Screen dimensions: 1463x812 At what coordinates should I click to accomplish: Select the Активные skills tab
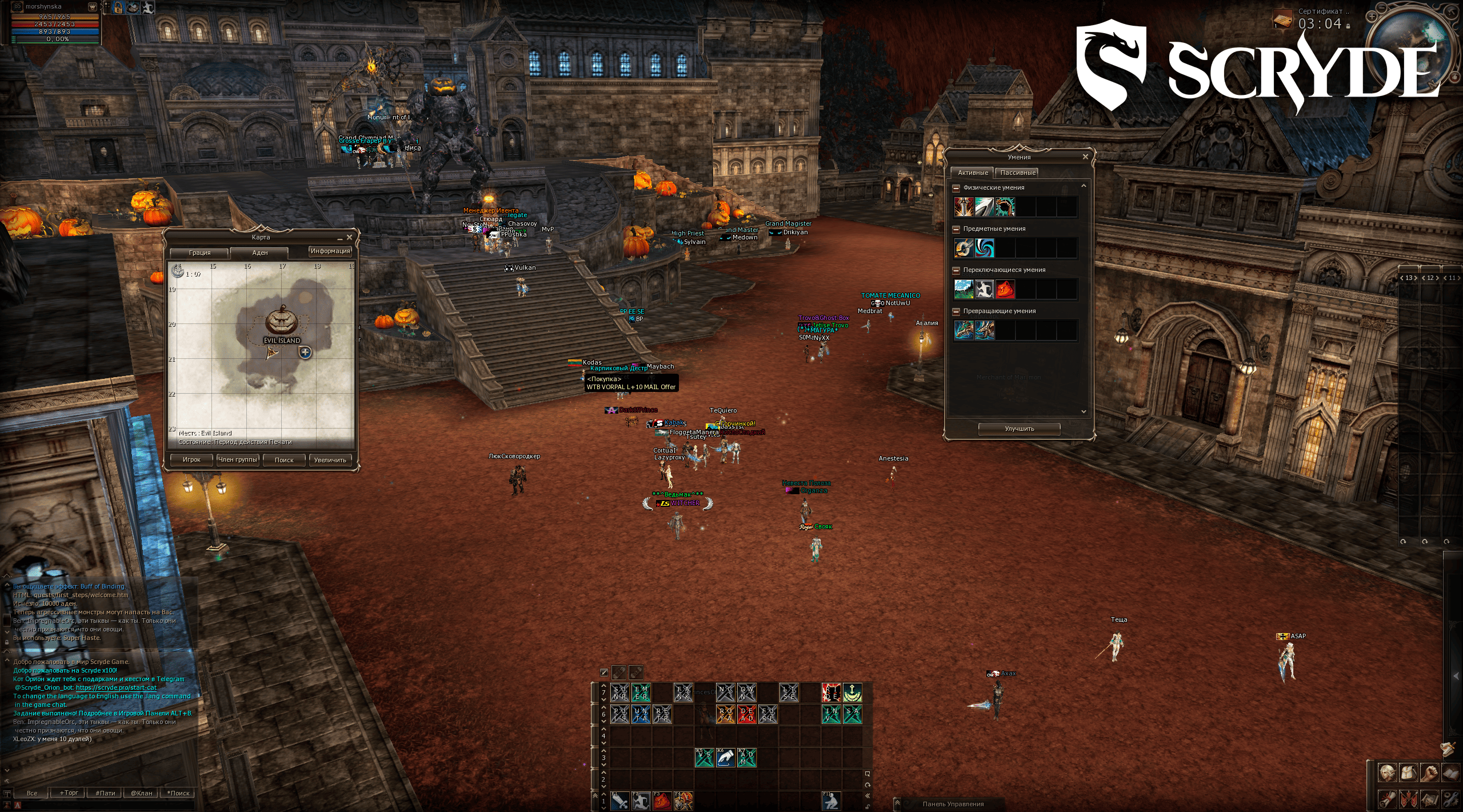point(973,173)
